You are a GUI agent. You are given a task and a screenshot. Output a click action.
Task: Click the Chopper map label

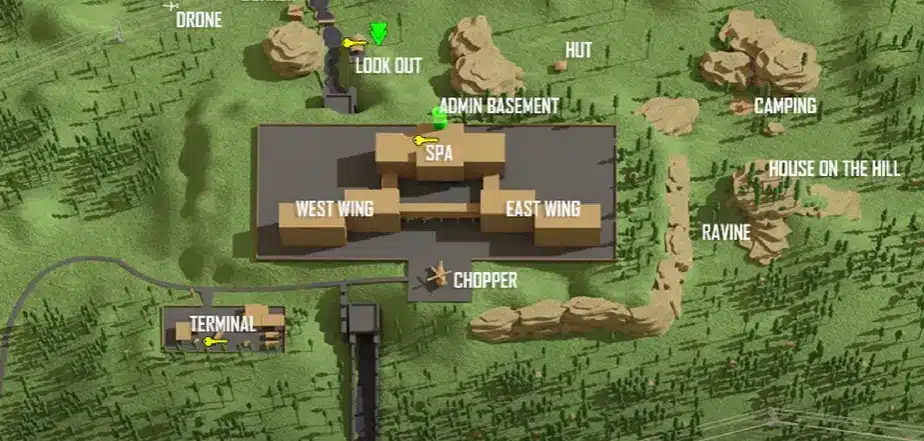pyautogui.click(x=485, y=280)
